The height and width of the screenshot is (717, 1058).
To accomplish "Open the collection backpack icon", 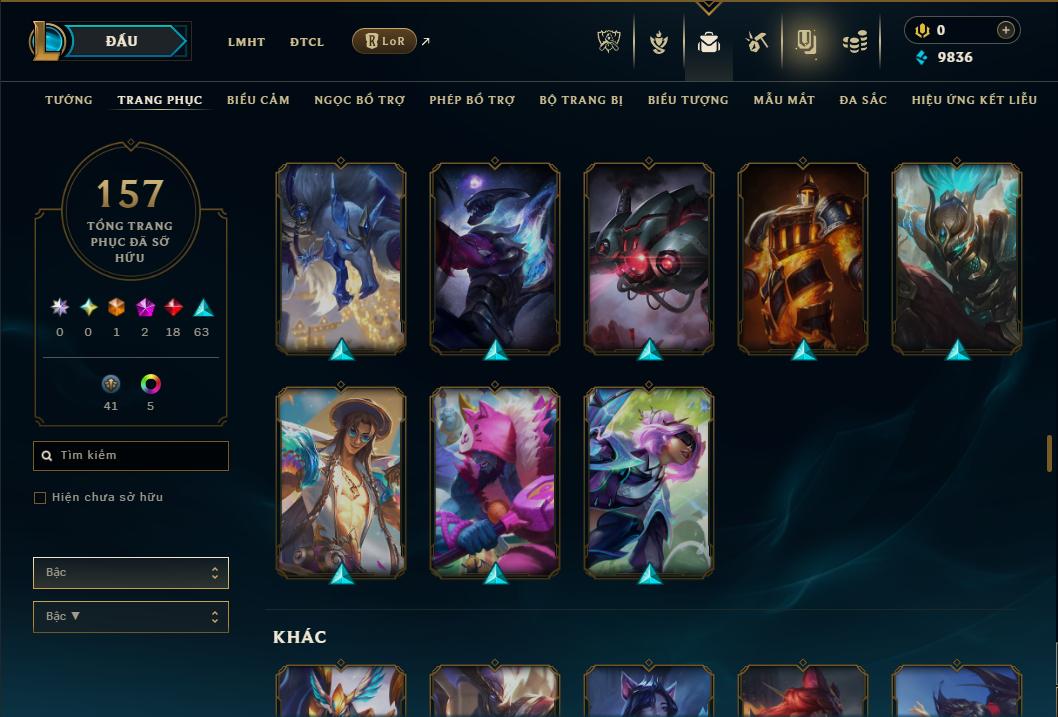I will 709,42.
